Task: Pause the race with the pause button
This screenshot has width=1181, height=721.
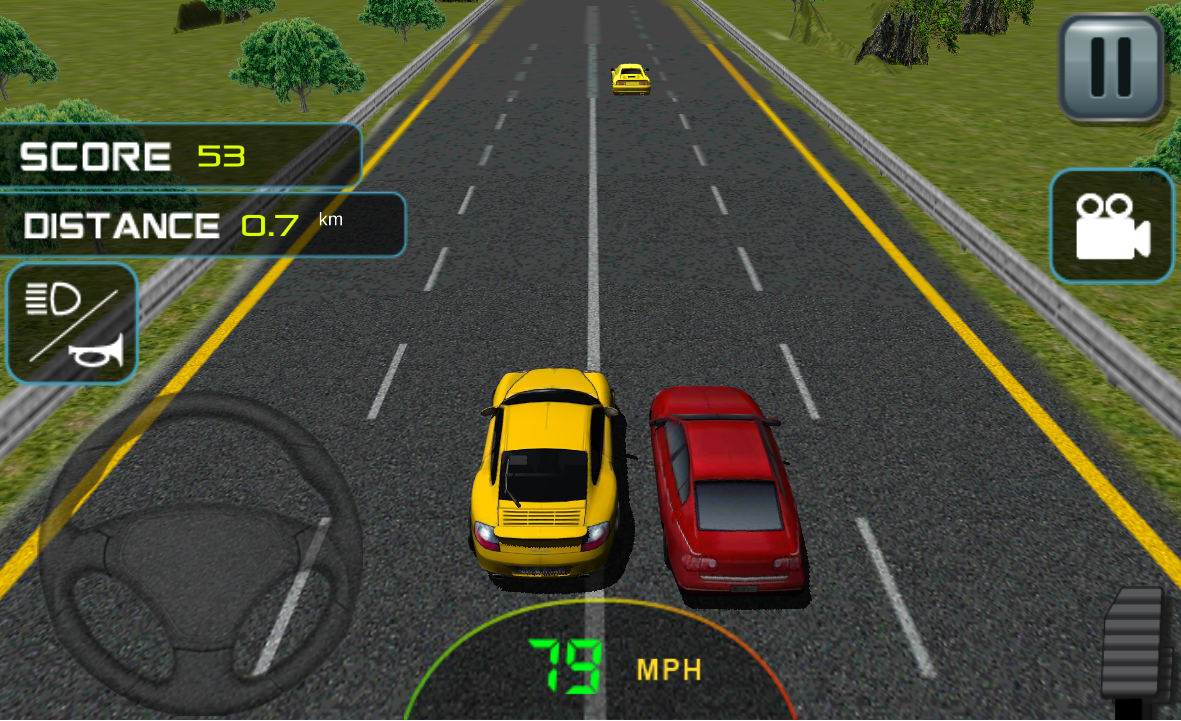Action: tap(1111, 67)
